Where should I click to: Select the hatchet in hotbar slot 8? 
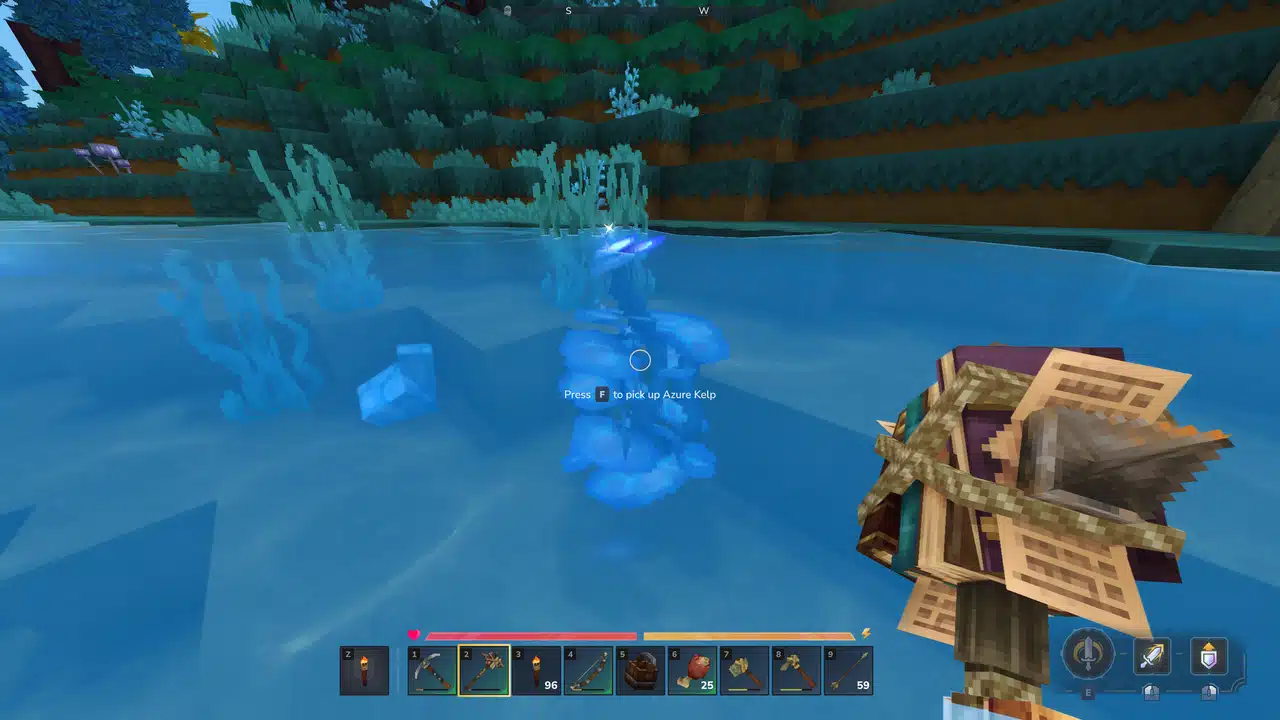click(x=797, y=669)
